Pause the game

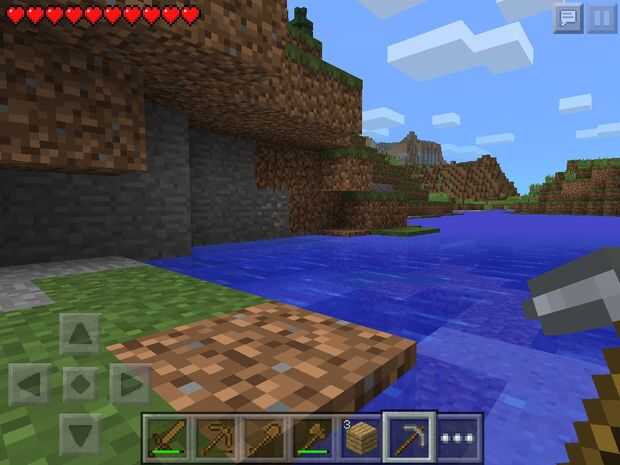tap(601, 17)
